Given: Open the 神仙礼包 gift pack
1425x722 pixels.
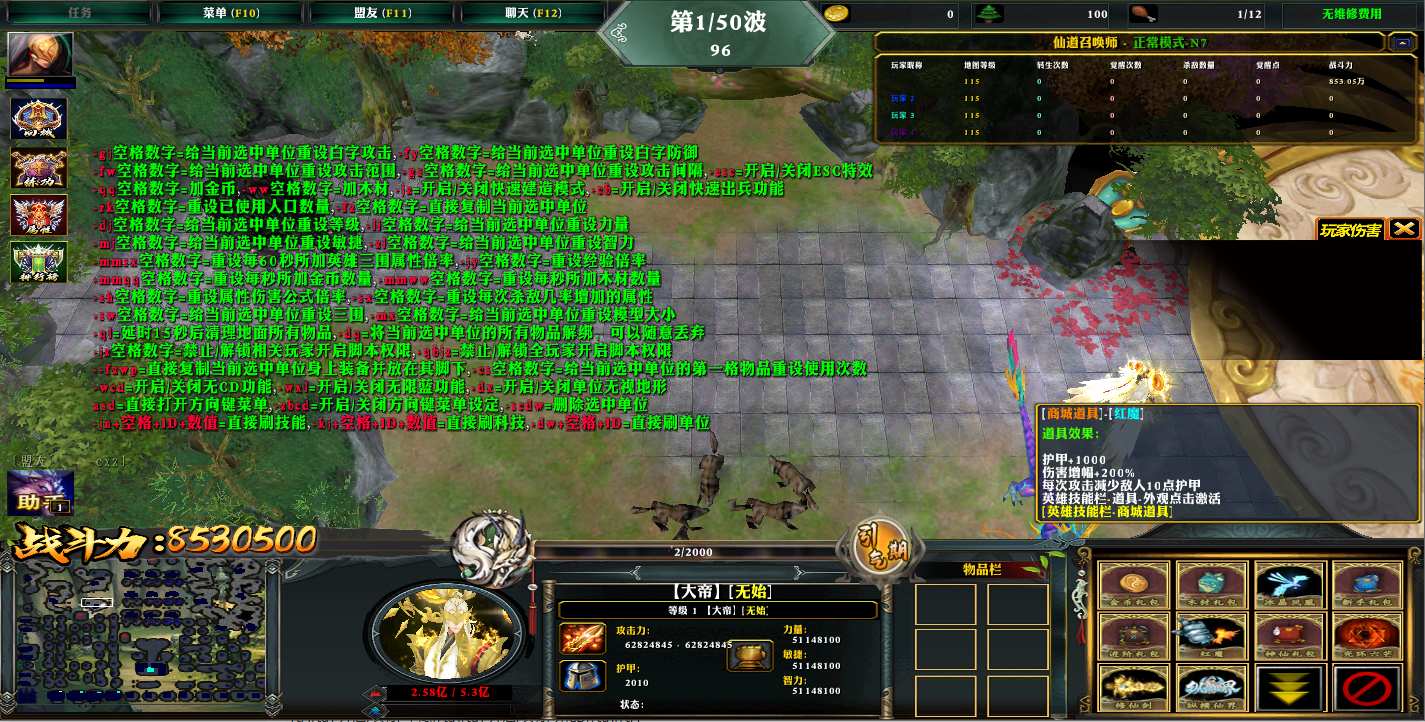Looking at the screenshot, I should point(1288,638).
